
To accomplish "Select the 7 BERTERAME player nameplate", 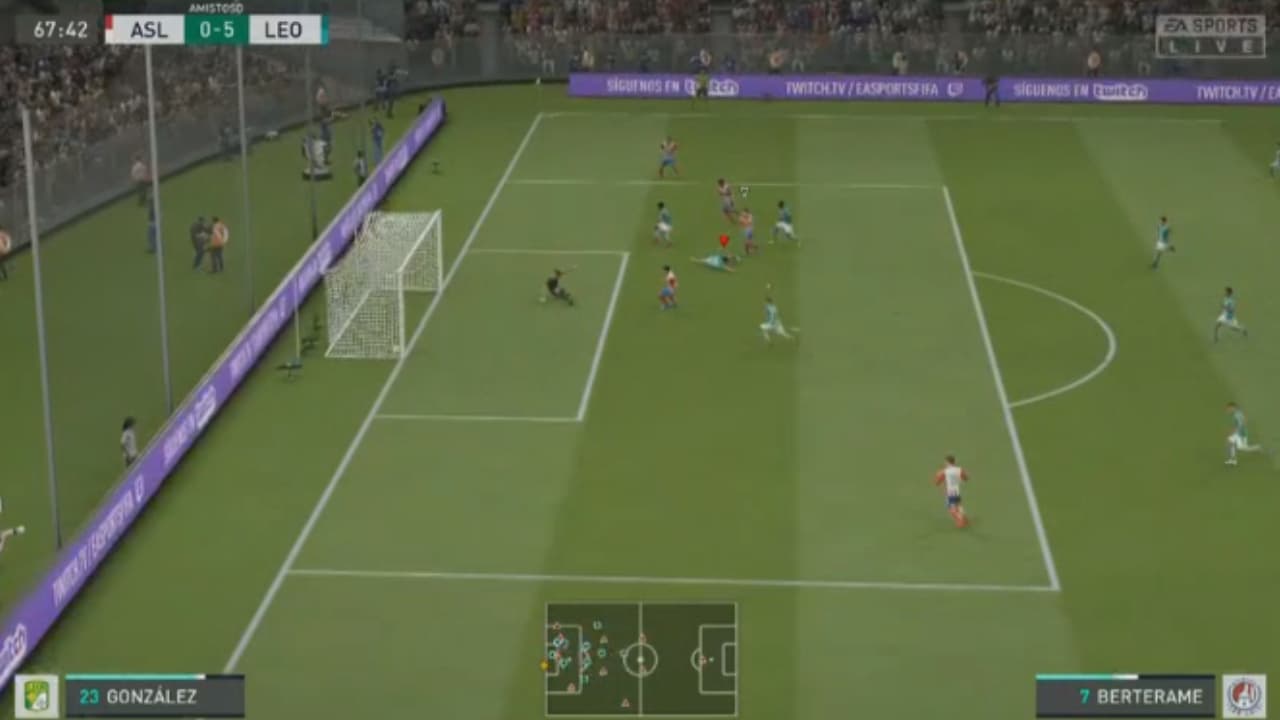I will coord(1140,694).
